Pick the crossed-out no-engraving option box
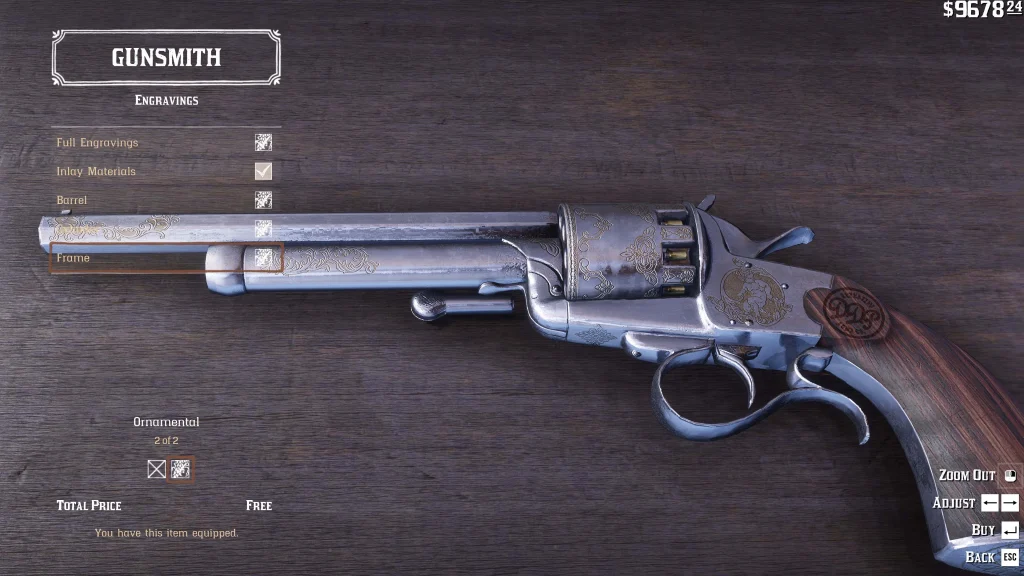Screen dimensions: 1024x576 [x=157, y=469]
